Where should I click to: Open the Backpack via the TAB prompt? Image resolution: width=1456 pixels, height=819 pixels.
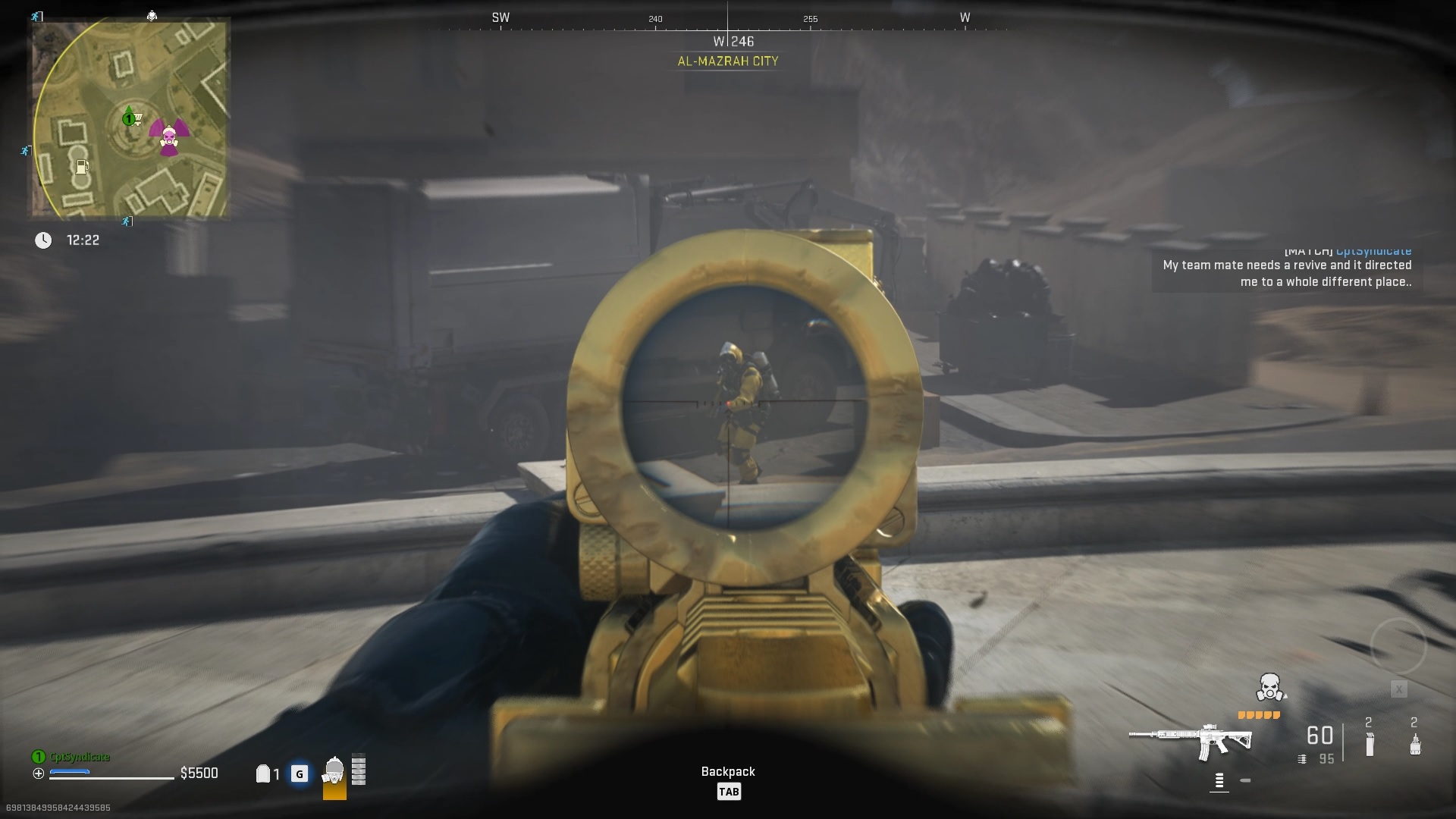tap(730, 791)
